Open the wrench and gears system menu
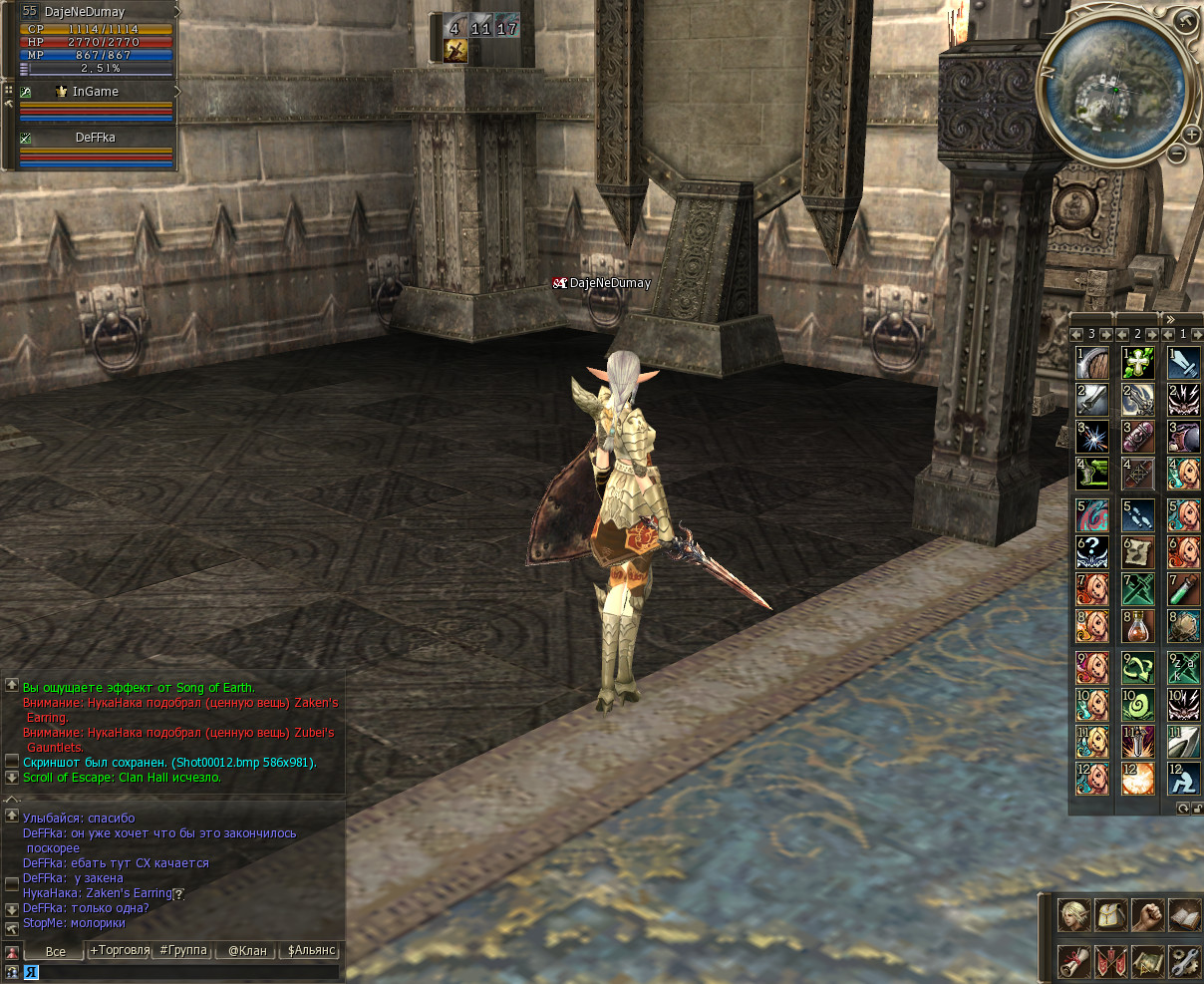1204x984 pixels. [x=1184, y=962]
